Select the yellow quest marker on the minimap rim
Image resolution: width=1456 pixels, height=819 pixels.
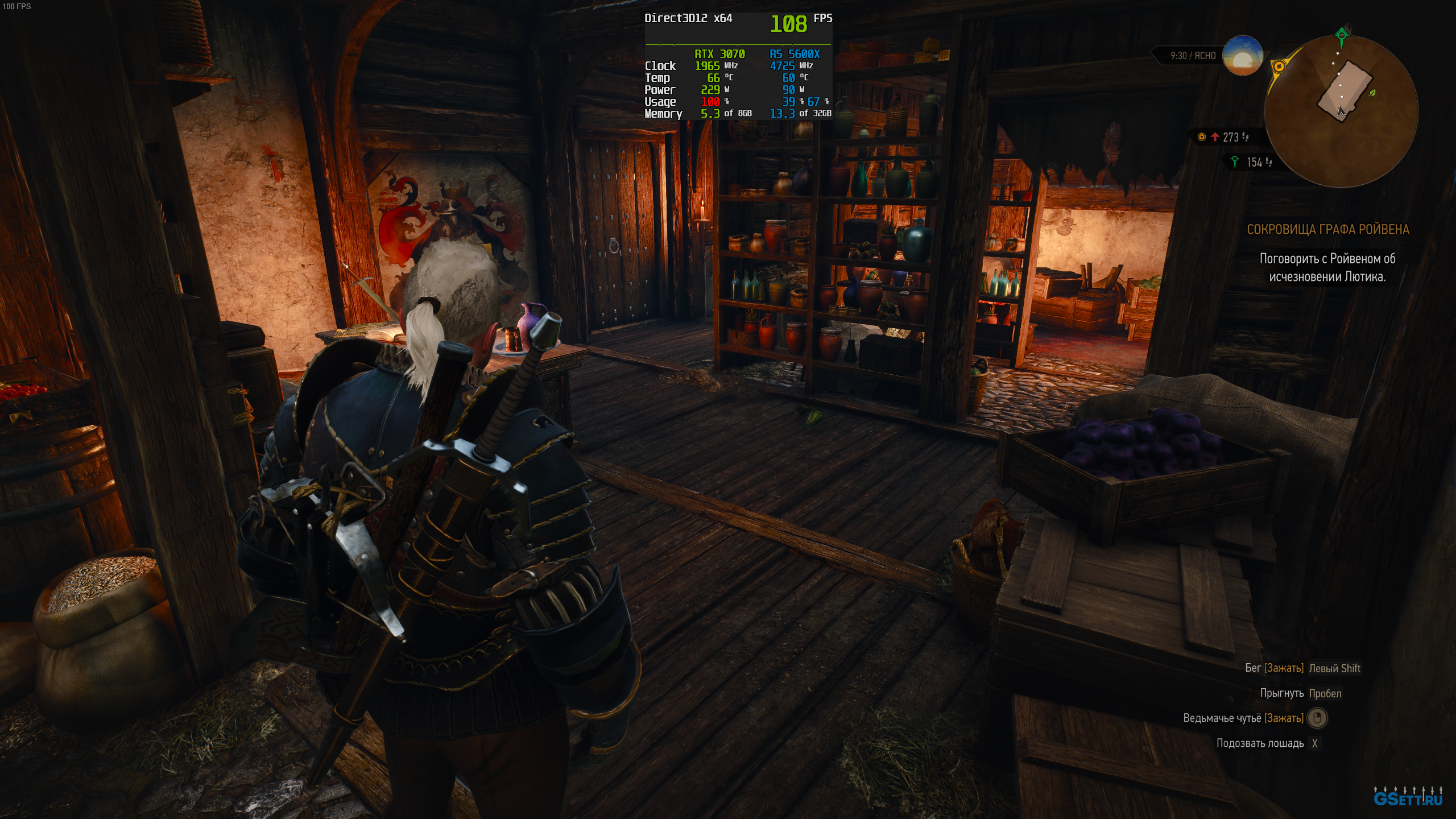click(x=1279, y=67)
